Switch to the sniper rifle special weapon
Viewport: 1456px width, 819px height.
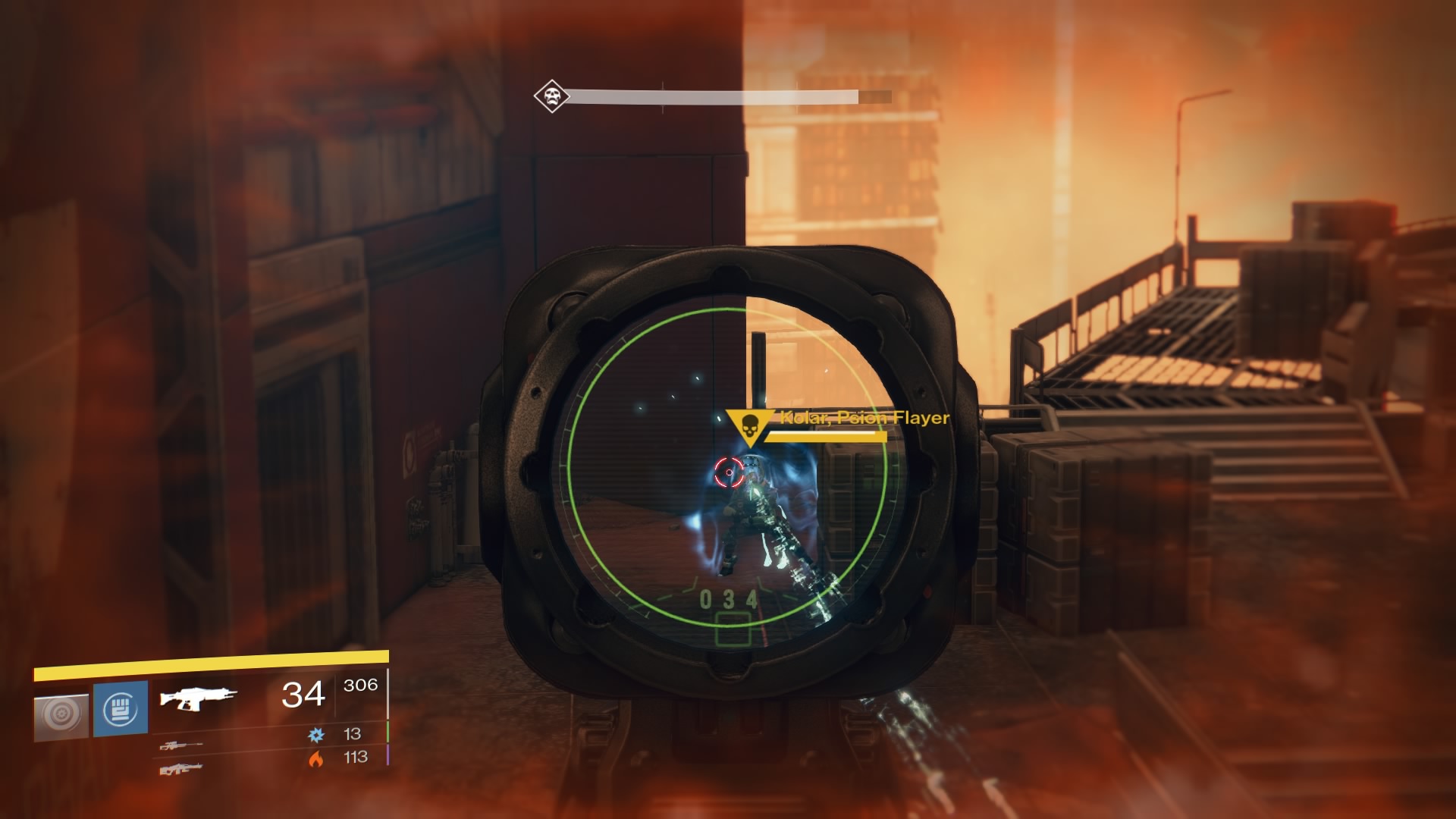click(x=181, y=745)
